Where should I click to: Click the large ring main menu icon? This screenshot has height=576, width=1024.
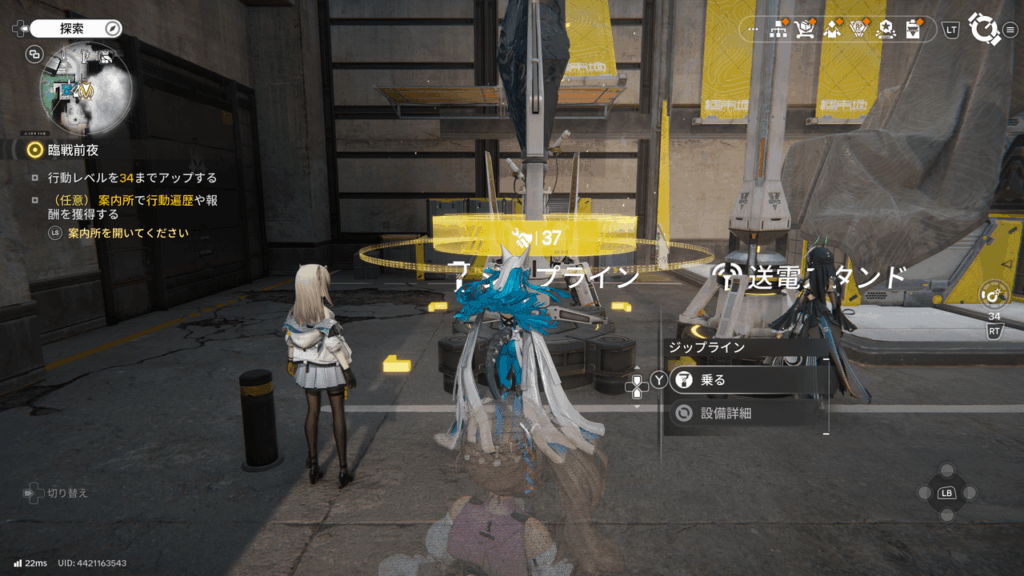click(x=985, y=29)
